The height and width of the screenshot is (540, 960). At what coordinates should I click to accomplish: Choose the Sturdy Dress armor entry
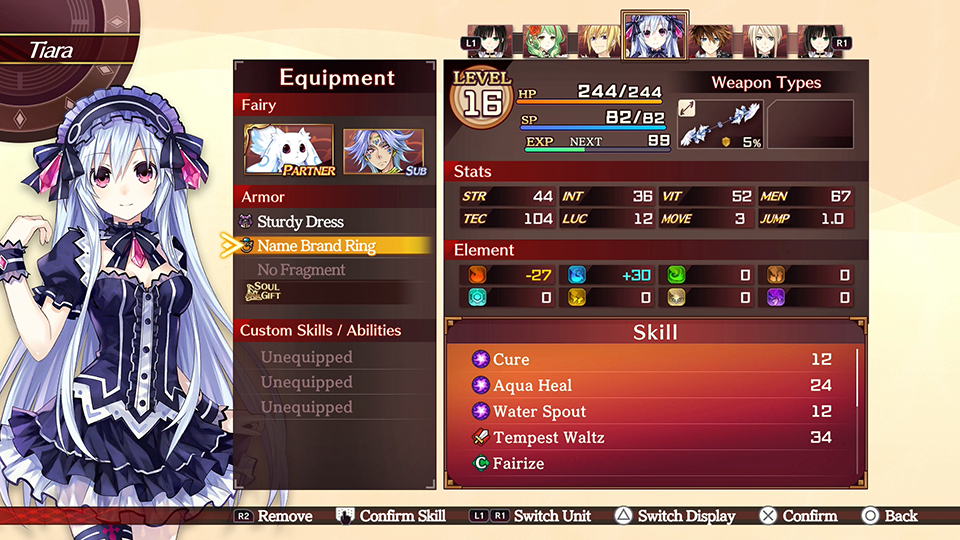[300, 221]
